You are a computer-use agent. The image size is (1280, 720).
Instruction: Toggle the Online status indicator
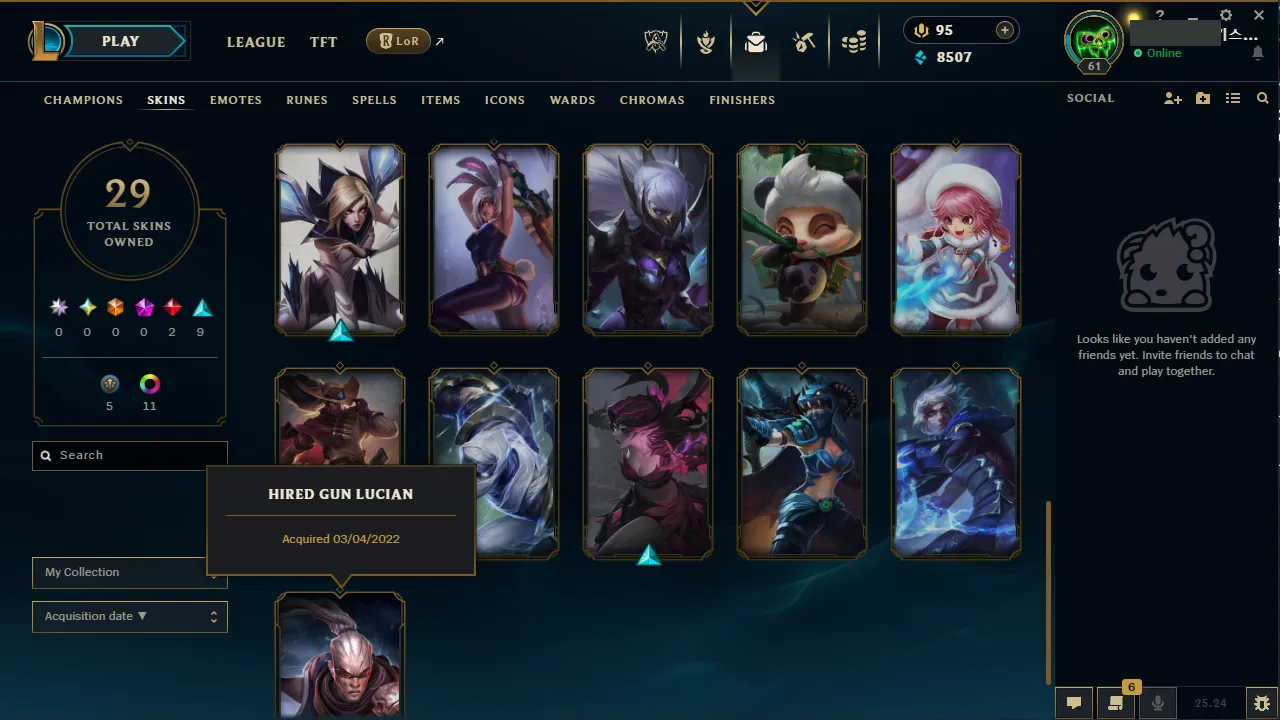pyautogui.click(x=1157, y=53)
